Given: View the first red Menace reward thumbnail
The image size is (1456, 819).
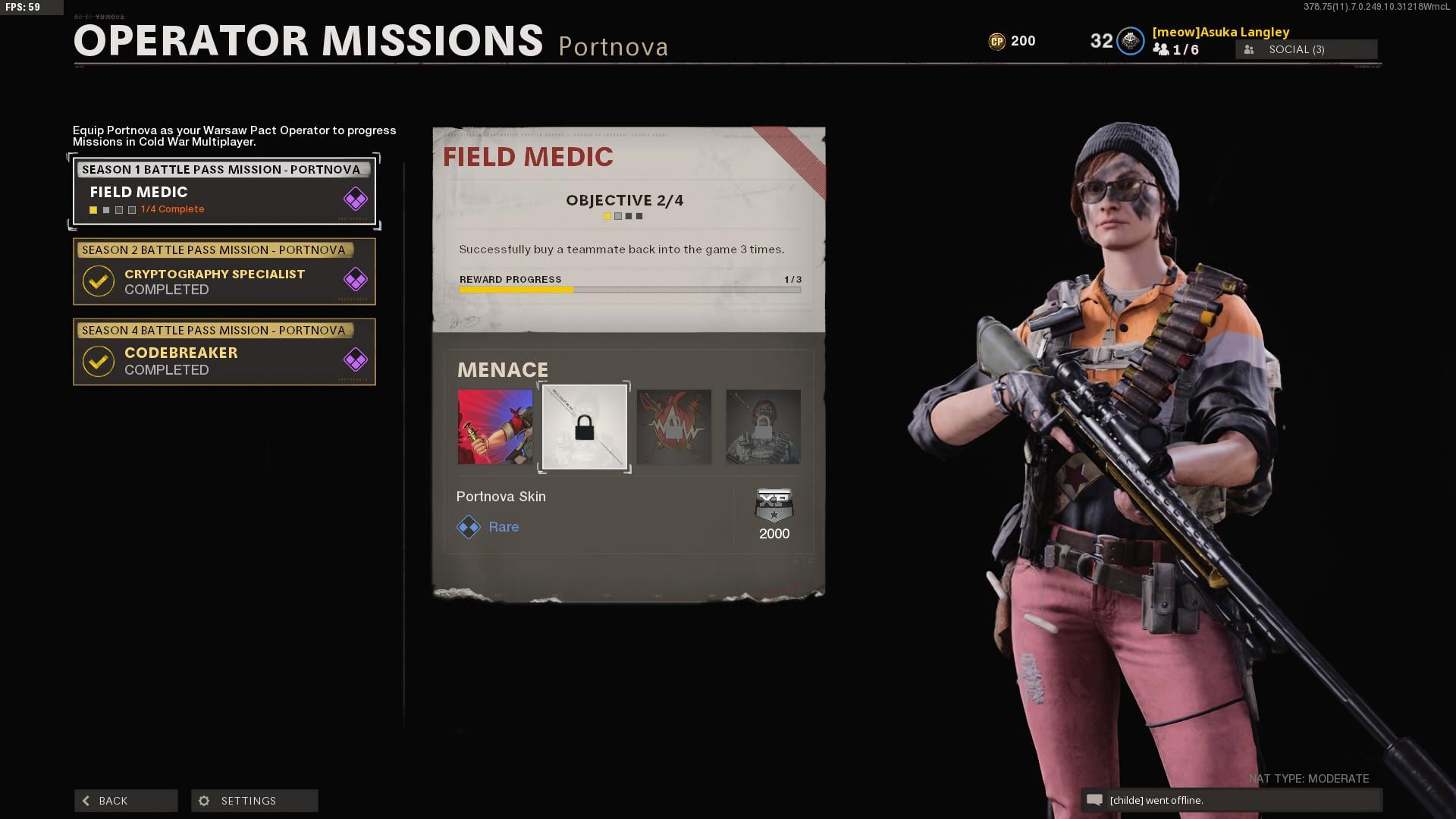Looking at the screenshot, I should coord(495,427).
